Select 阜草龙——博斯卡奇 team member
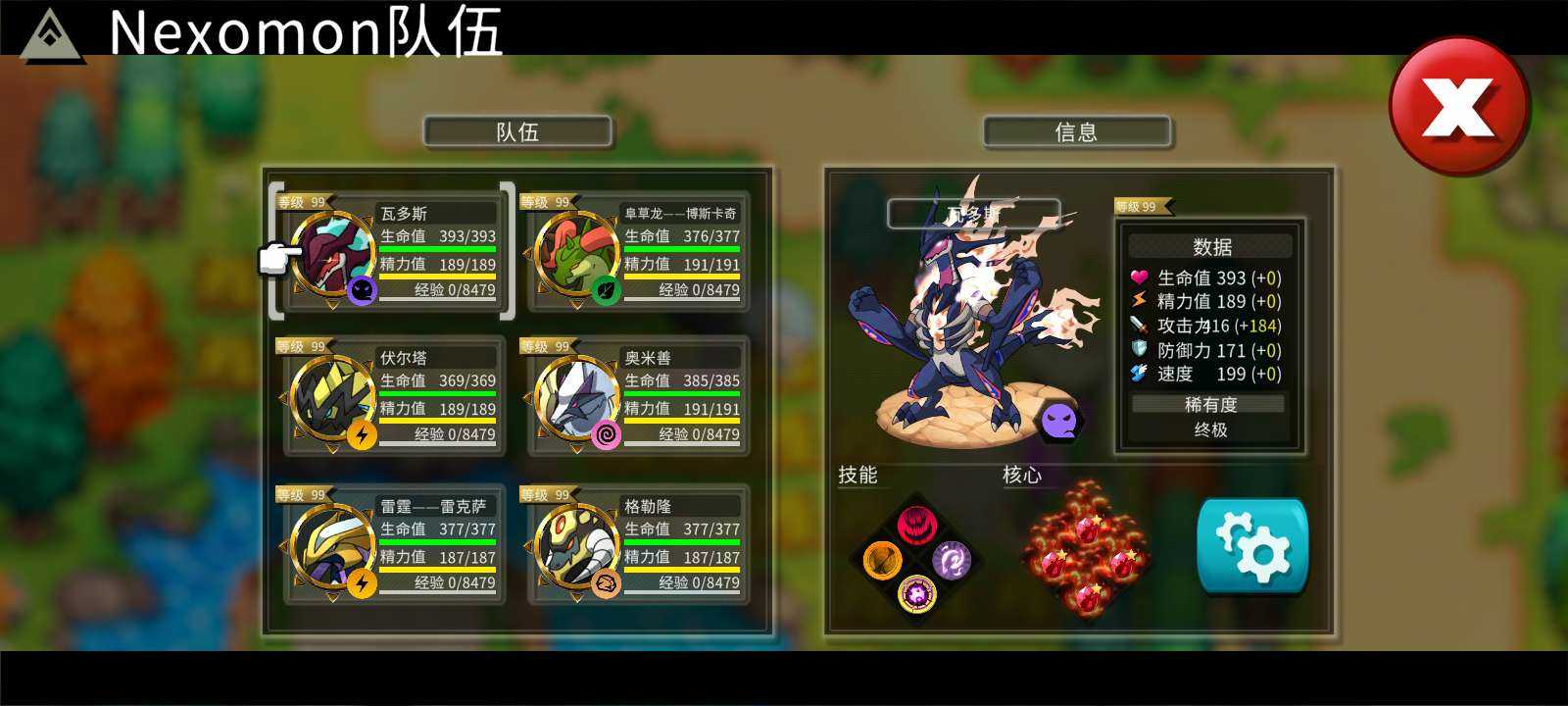 click(x=638, y=252)
